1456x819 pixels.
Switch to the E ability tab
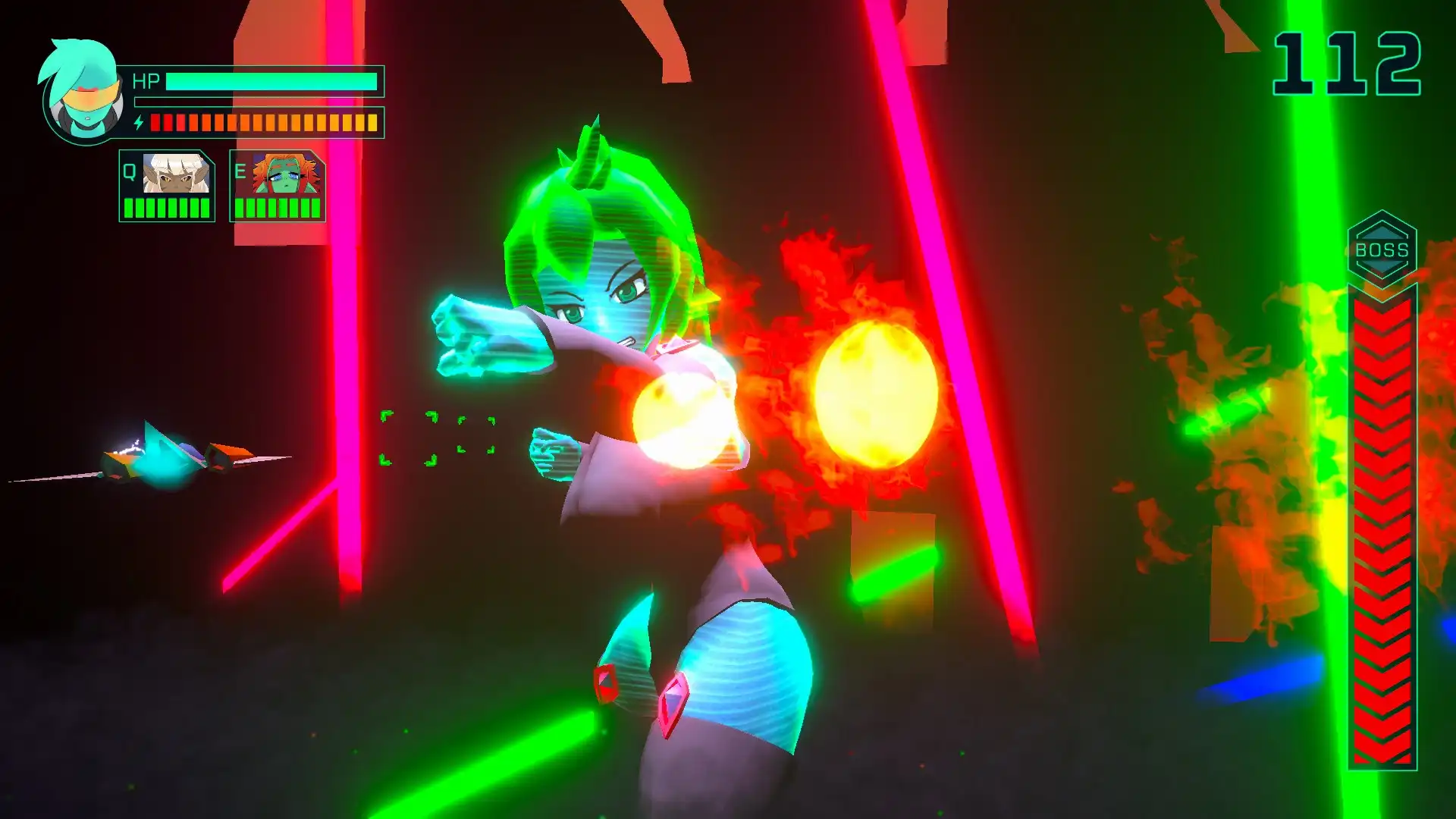pos(239,172)
